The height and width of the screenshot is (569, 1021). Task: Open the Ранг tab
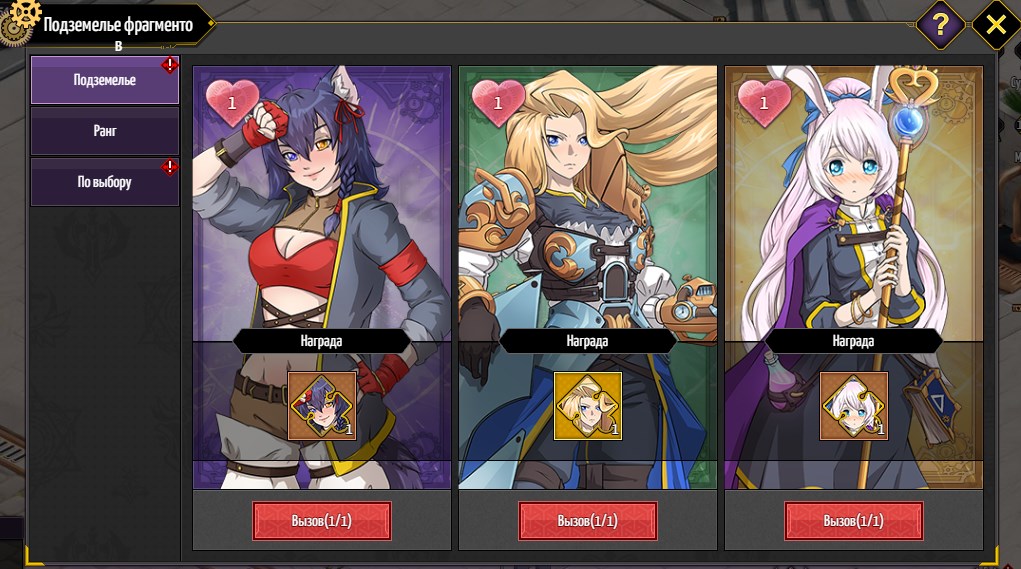[x=104, y=131]
